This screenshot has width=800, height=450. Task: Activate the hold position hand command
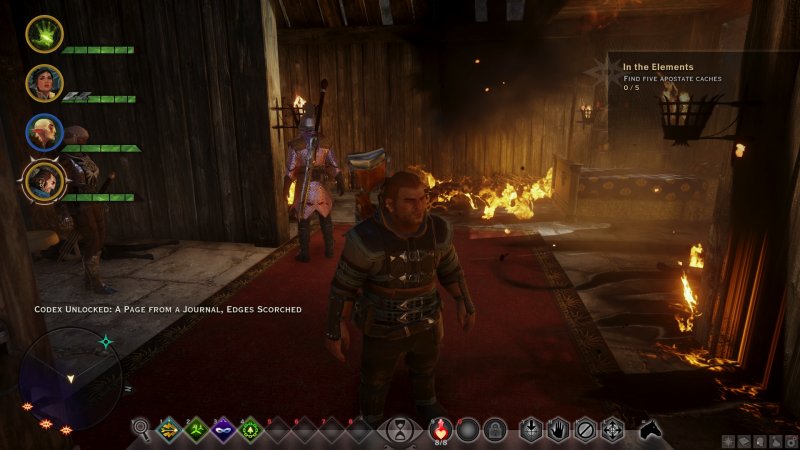(558, 430)
